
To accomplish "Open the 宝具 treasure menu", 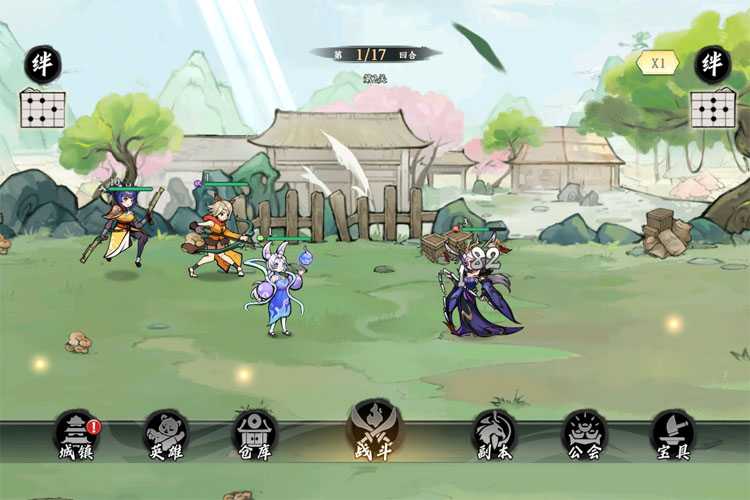I will [x=672, y=434].
